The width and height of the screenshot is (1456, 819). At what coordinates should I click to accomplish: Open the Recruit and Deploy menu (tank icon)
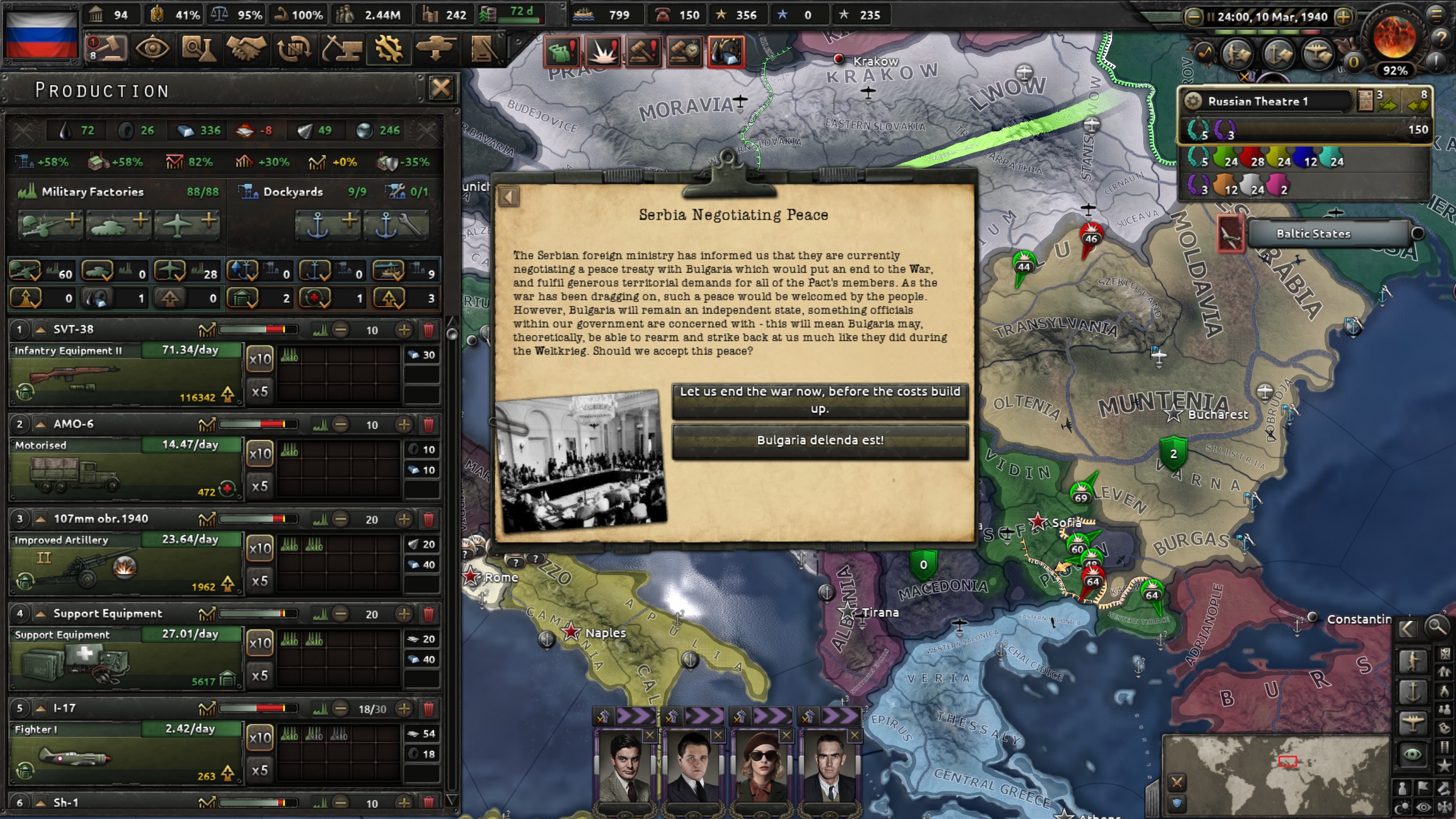click(x=435, y=50)
